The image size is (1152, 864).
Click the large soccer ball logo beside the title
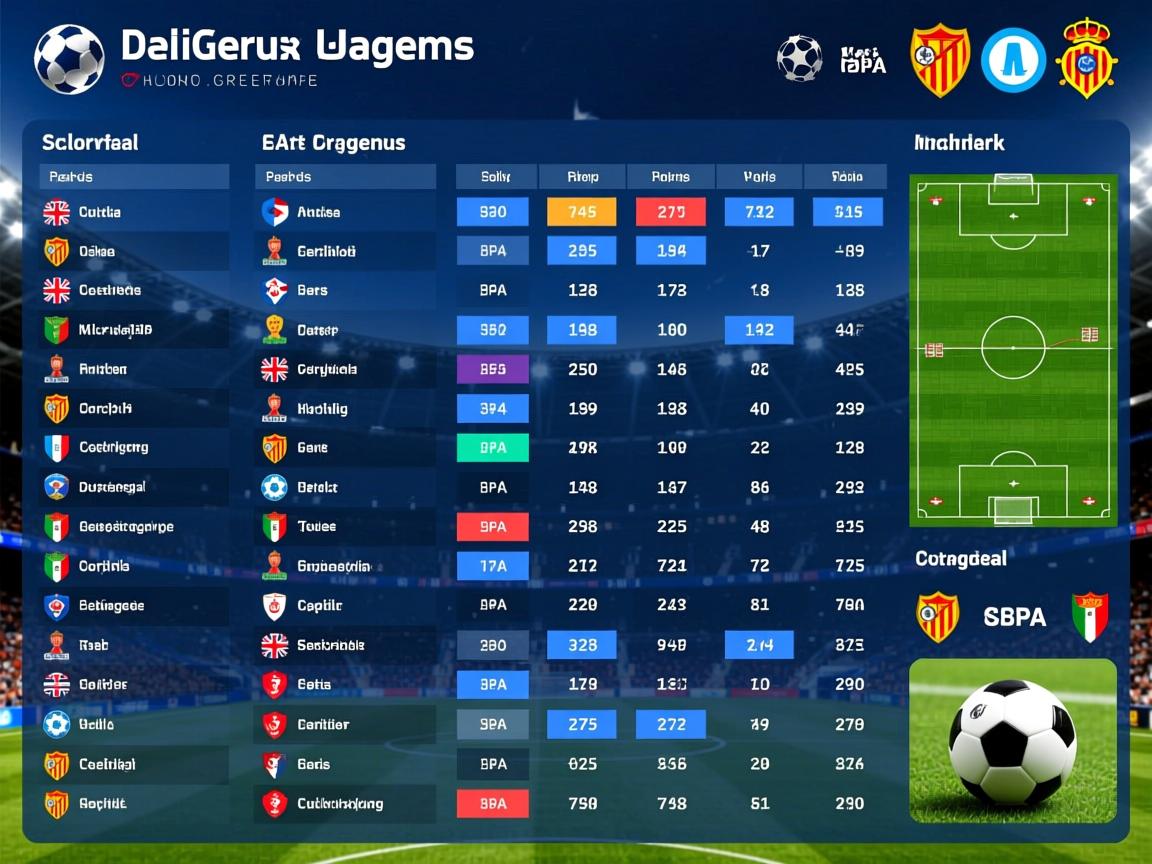tap(69, 59)
